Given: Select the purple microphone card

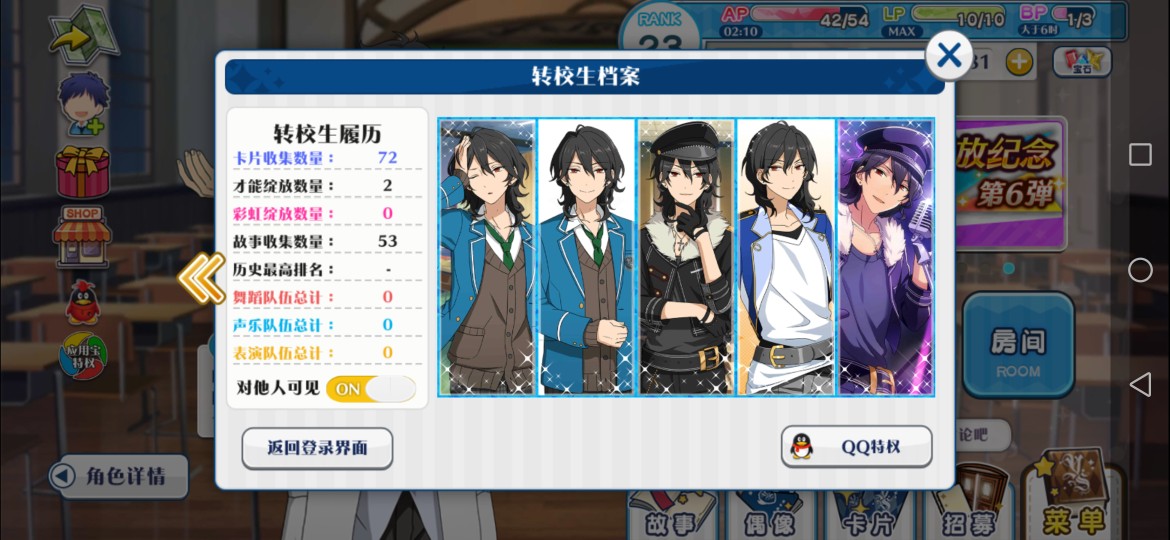Looking at the screenshot, I should [x=885, y=257].
